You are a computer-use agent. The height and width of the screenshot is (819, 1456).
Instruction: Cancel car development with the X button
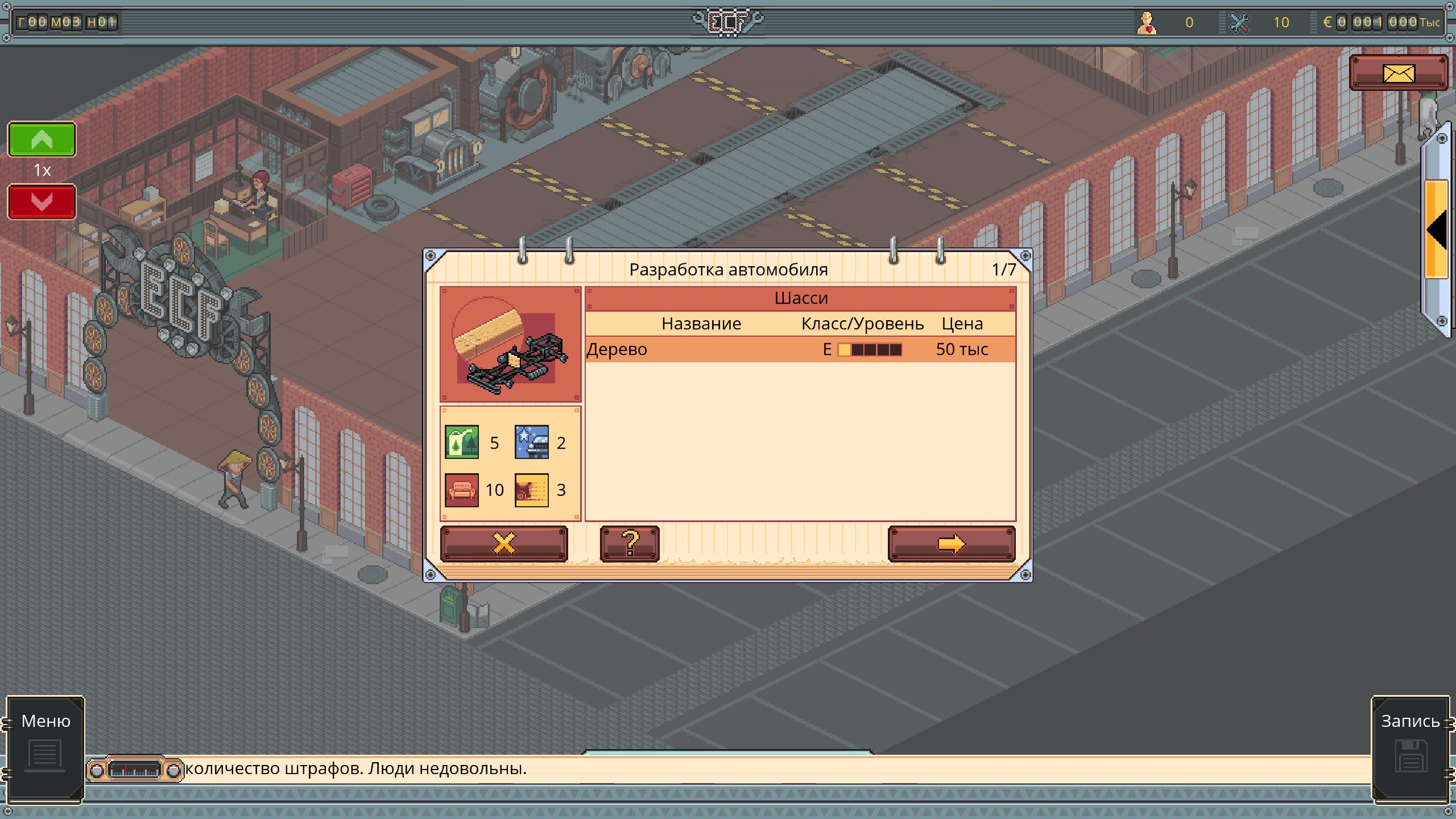503,544
